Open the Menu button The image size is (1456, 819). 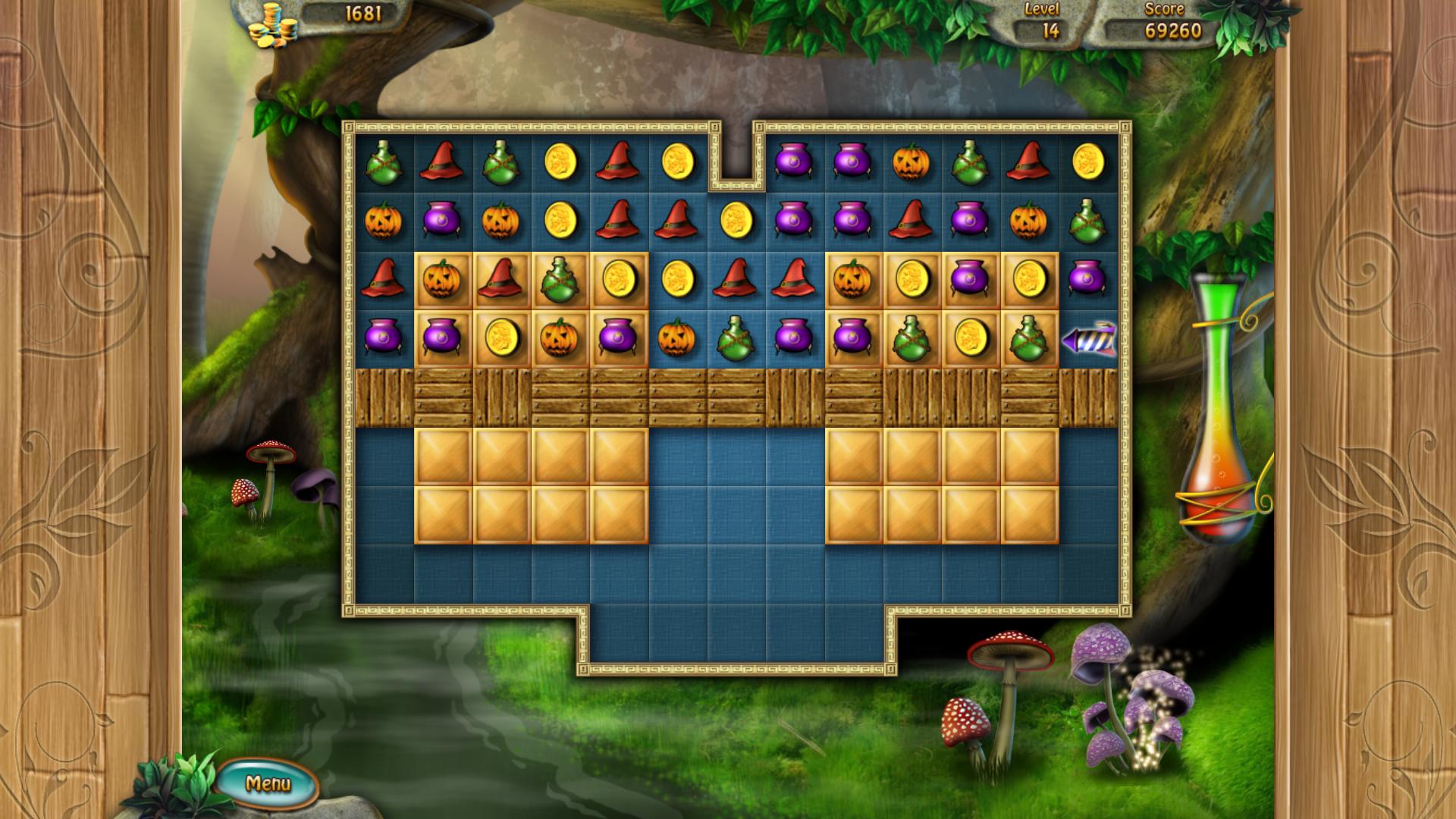coord(267,783)
